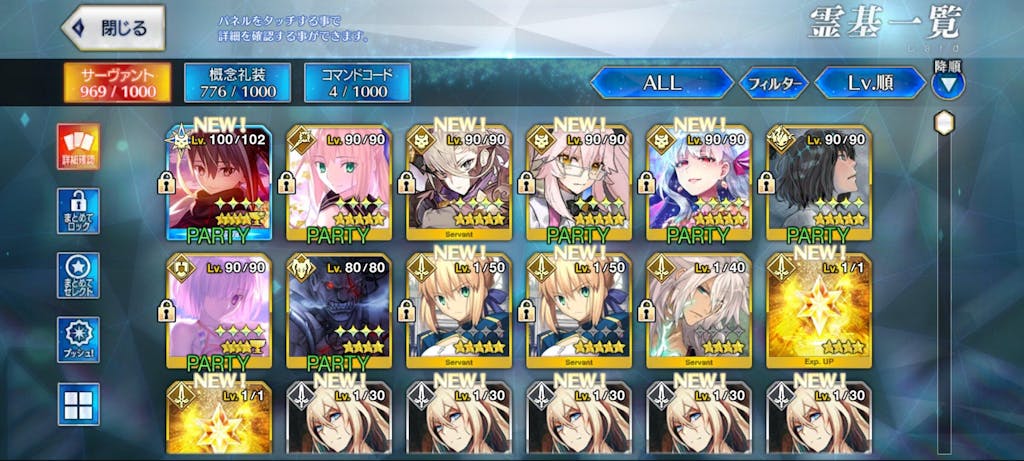Switch to the サーヴァント tab
1024x461 pixels.
pyautogui.click(x=117, y=82)
